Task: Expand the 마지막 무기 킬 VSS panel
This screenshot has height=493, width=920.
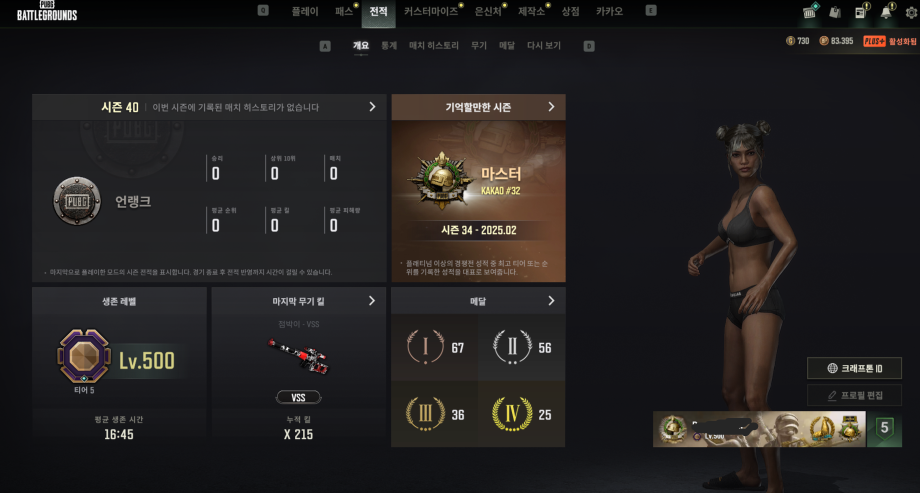Action: coord(372,300)
